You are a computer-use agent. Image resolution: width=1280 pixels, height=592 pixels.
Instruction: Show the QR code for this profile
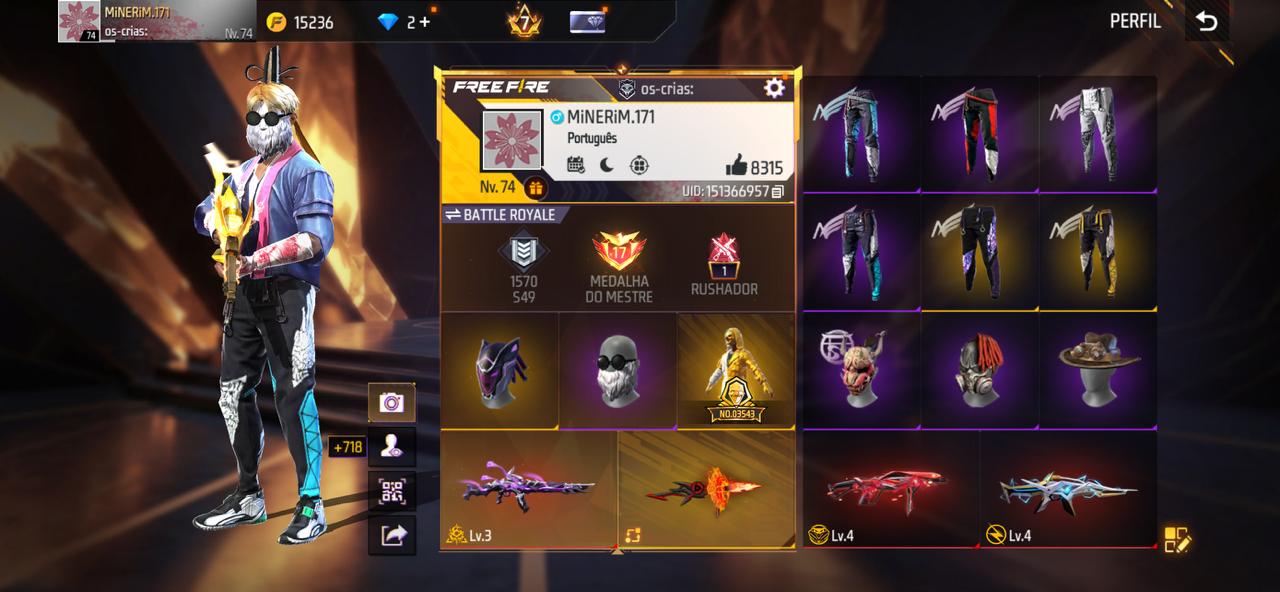click(392, 491)
